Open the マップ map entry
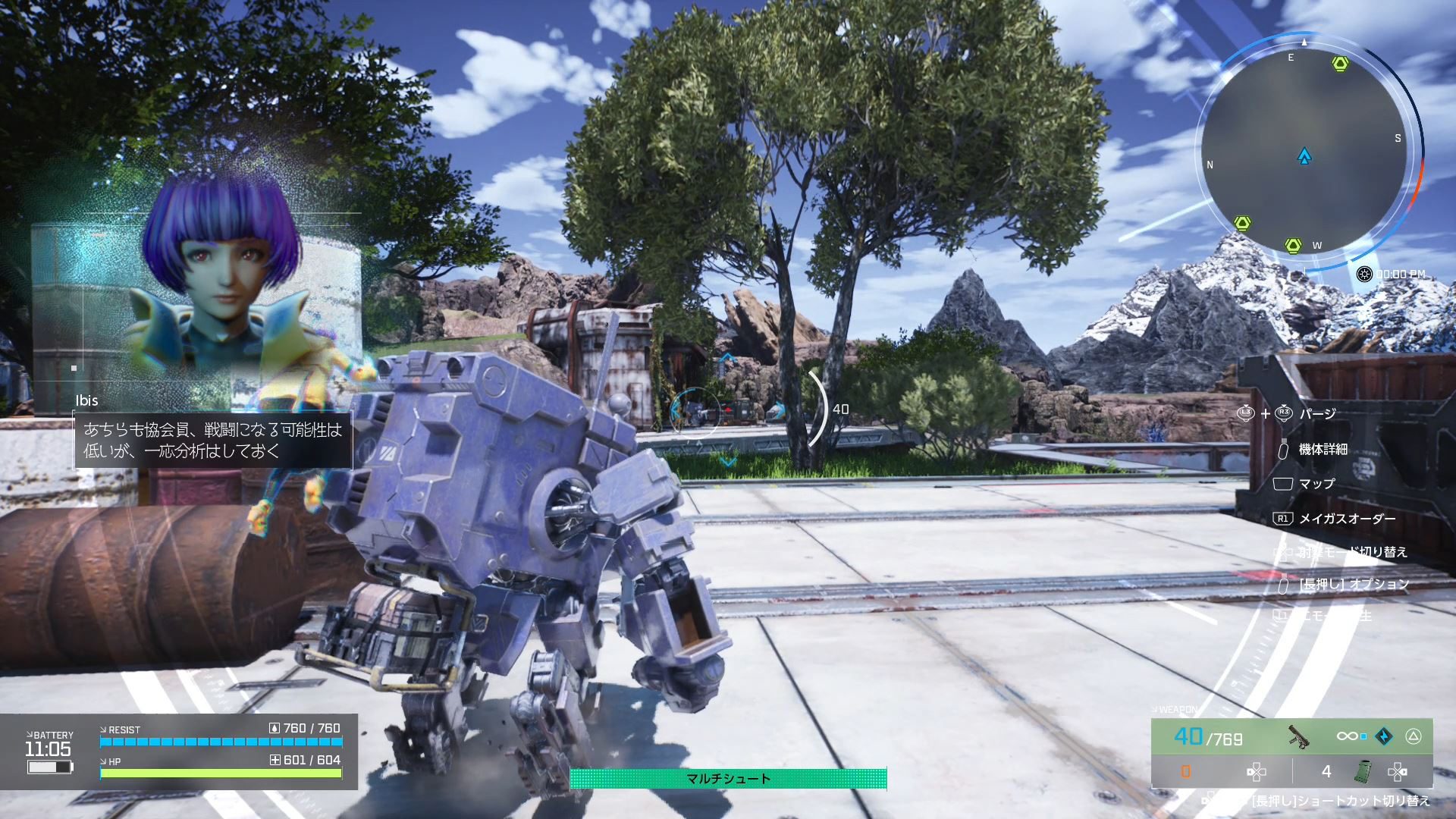This screenshot has height=819, width=1456. coord(1316,484)
